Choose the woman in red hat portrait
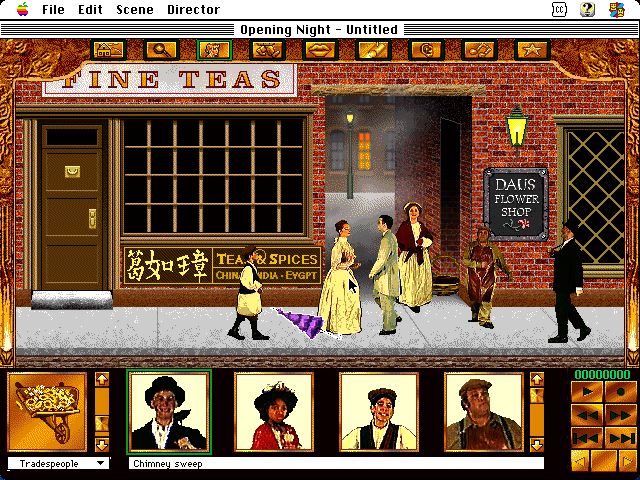This screenshot has width=640, height=480. [274, 412]
